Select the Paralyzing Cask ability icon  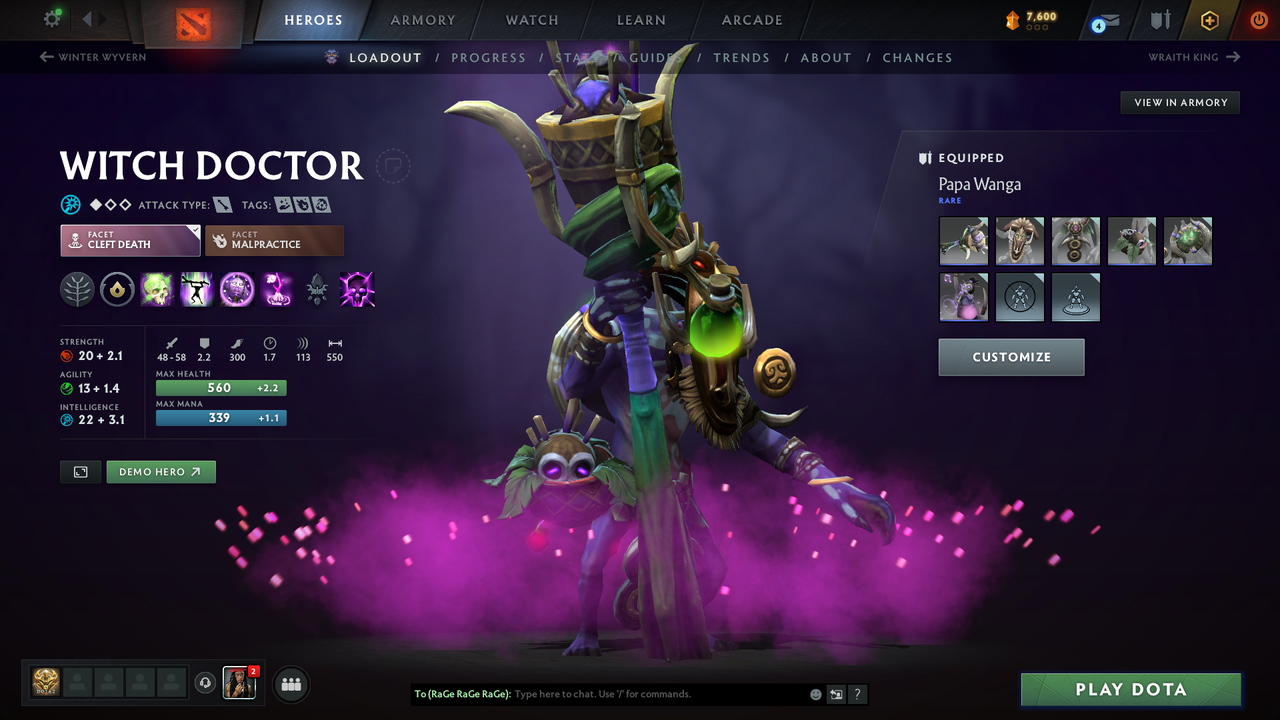157,290
